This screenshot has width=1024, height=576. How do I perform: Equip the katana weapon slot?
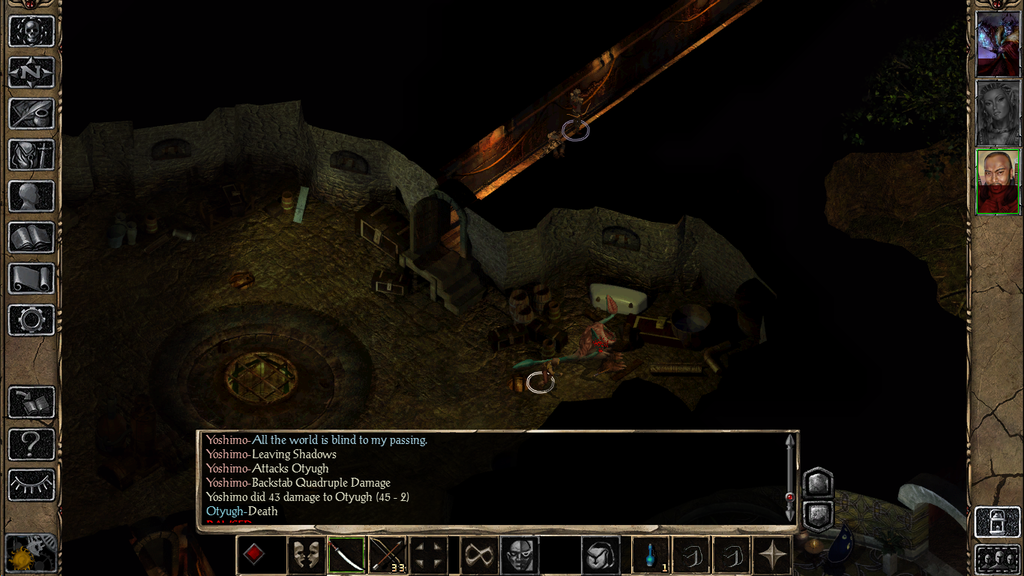coord(347,555)
